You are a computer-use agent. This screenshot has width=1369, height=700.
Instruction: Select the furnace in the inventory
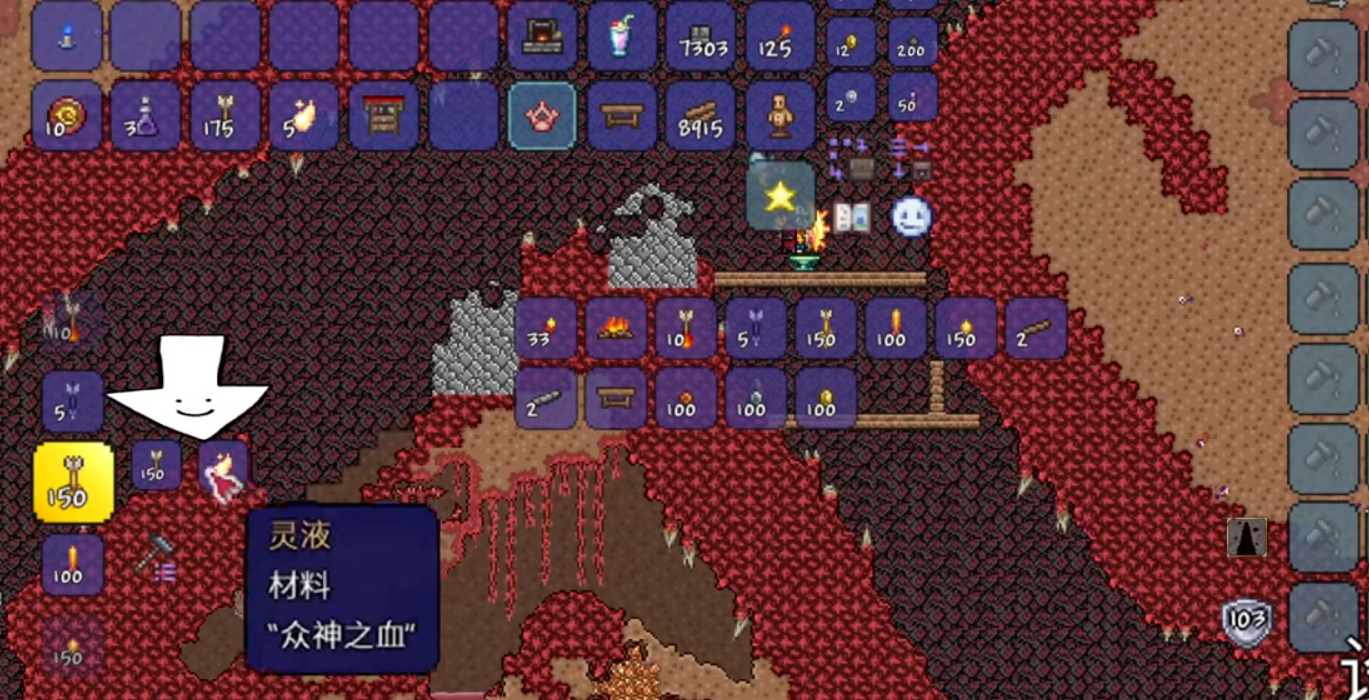click(542, 37)
